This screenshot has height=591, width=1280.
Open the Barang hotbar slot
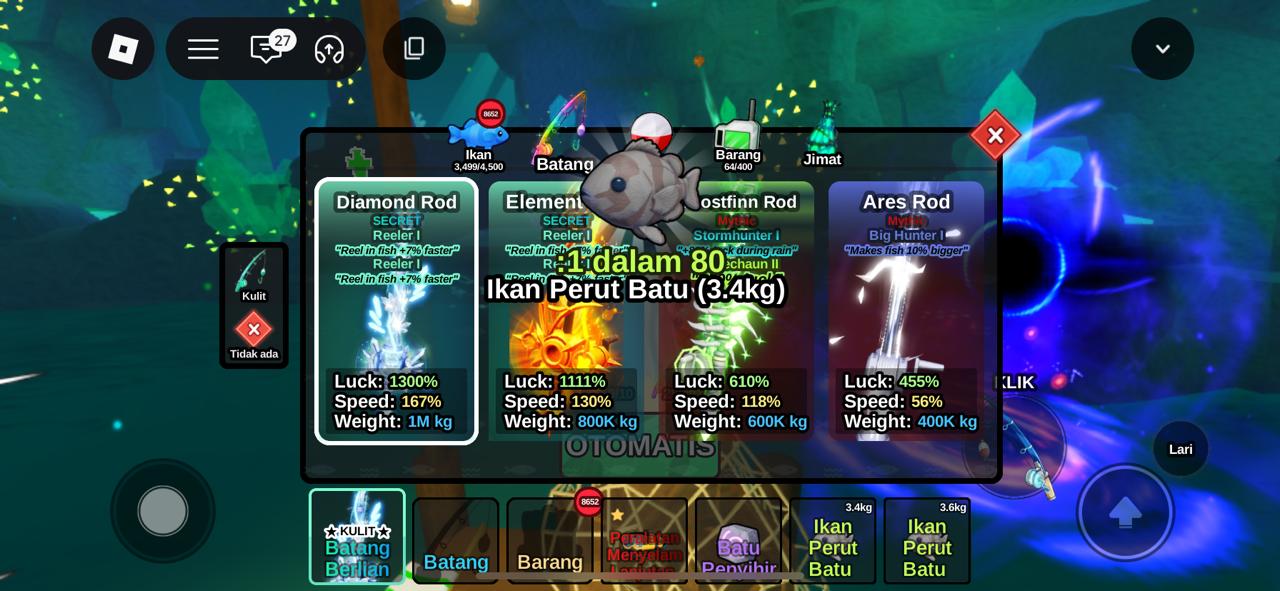tap(549, 540)
